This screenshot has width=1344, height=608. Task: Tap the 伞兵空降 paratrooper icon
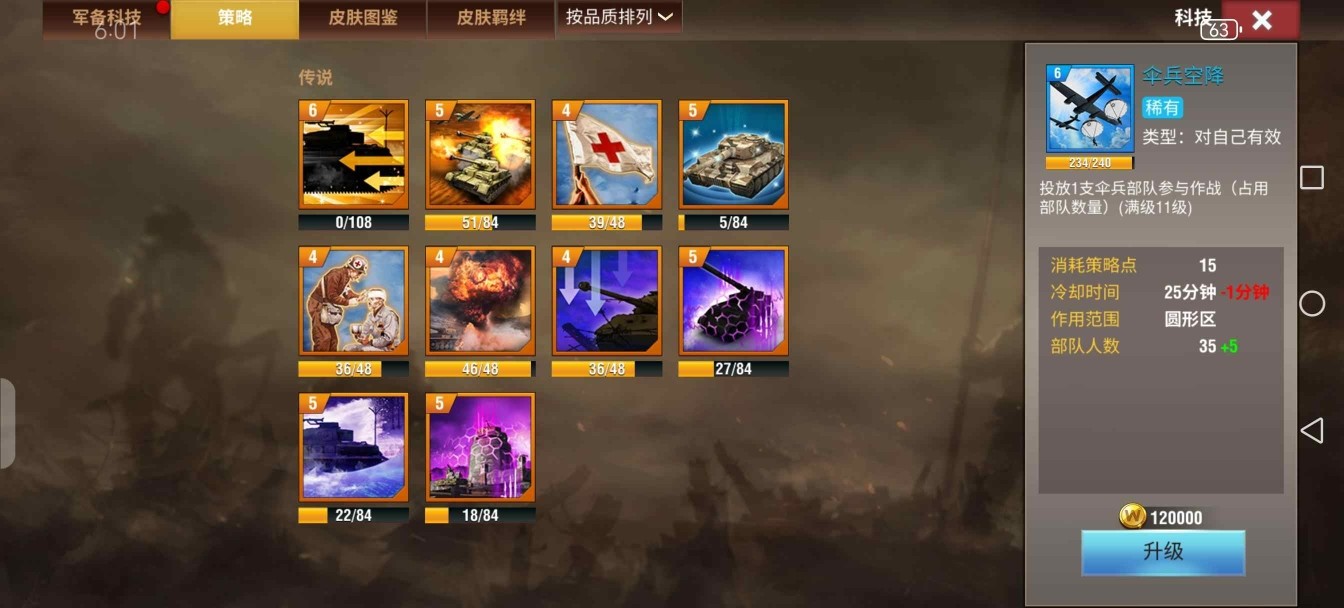point(1090,110)
